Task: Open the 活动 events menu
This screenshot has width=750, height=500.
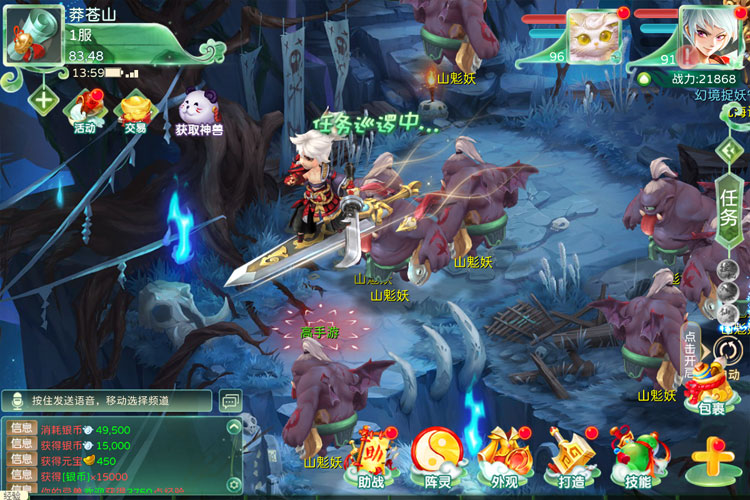Action: (x=85, y=110)
